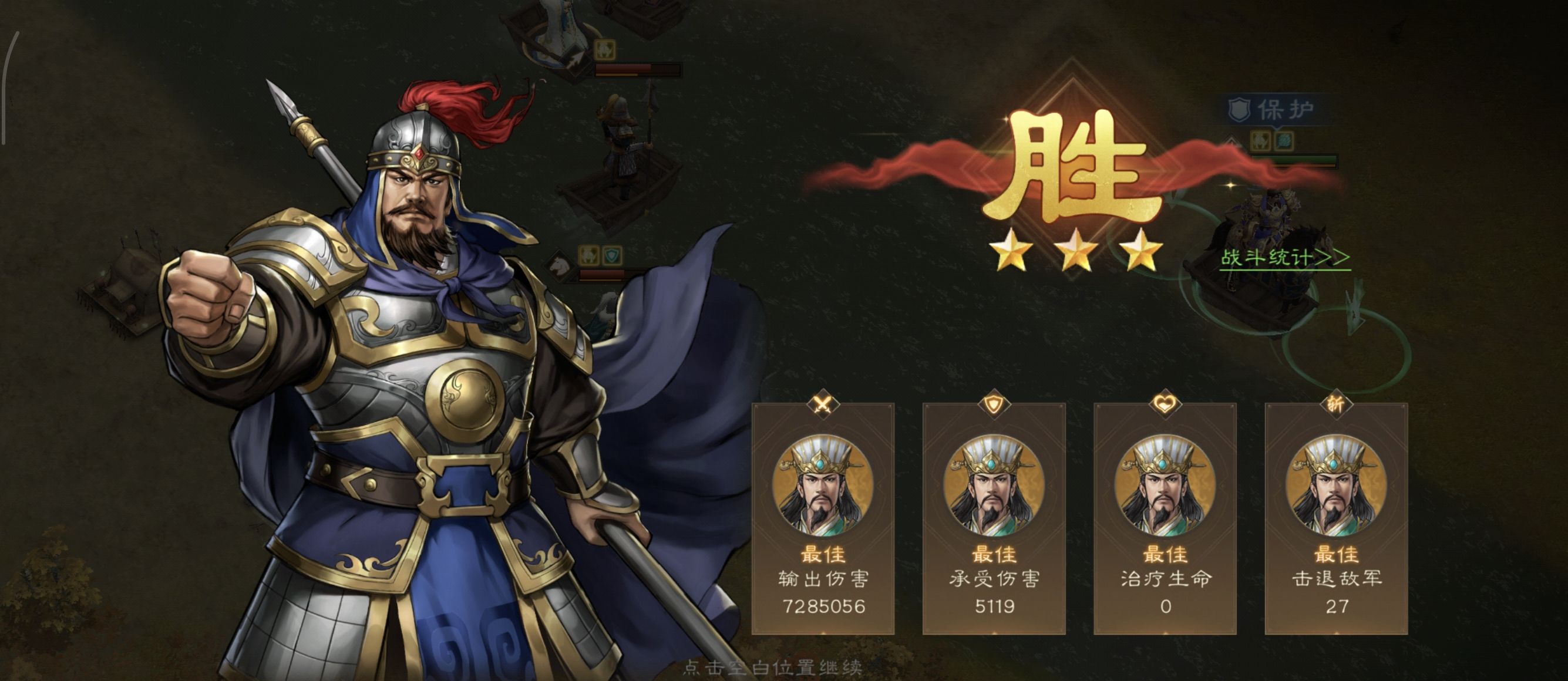Viewport: 1568px width, 681px height.
Task: Click the golden buff icon below the 保护 tooltip
Action: click(x=1260, y=143)
